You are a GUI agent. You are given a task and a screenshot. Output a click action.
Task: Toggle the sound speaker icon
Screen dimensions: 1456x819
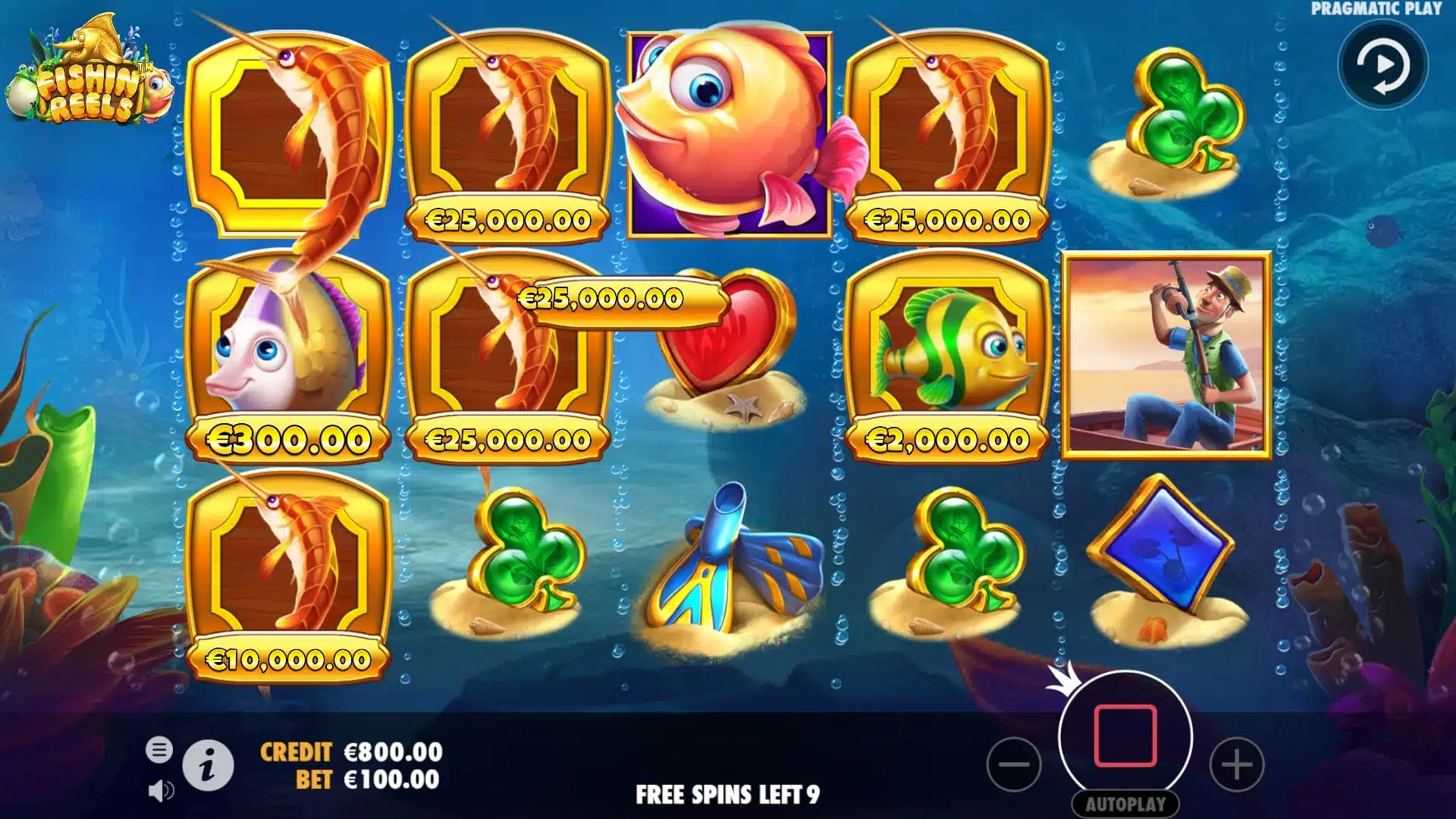pyautogui.click(x=160, y=791)
